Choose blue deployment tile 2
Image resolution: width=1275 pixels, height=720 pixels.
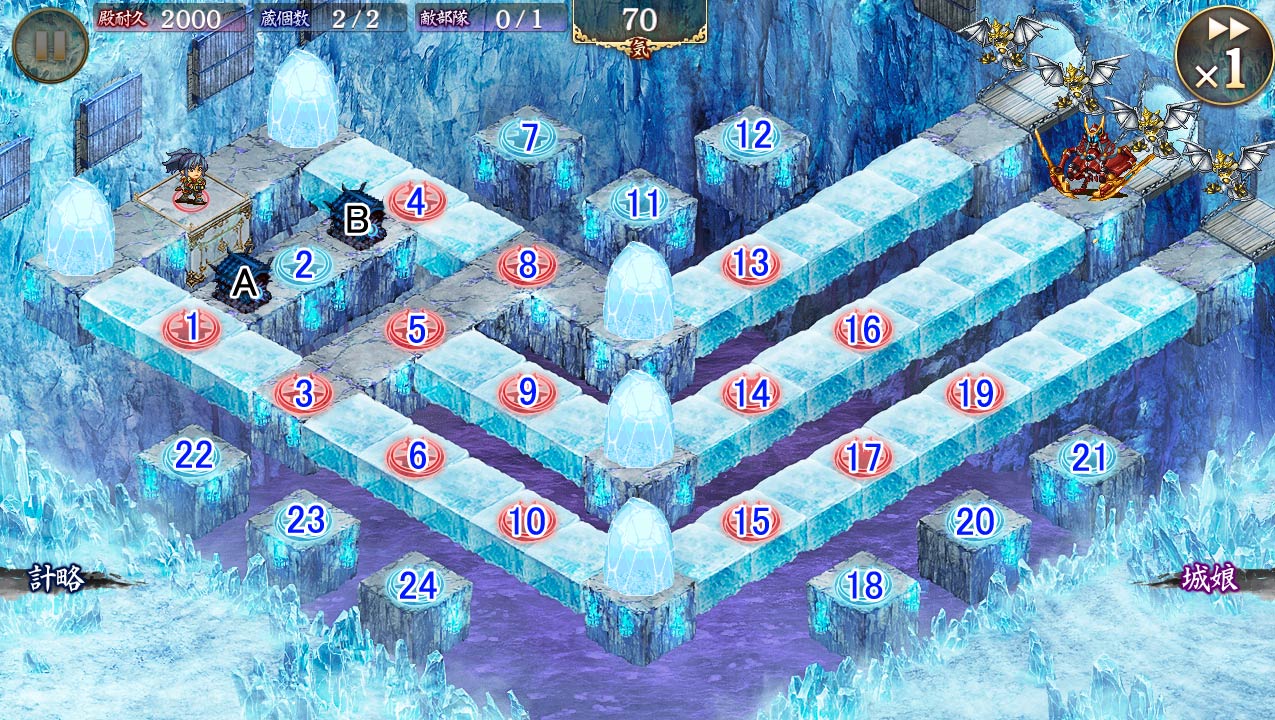(303, 266)
